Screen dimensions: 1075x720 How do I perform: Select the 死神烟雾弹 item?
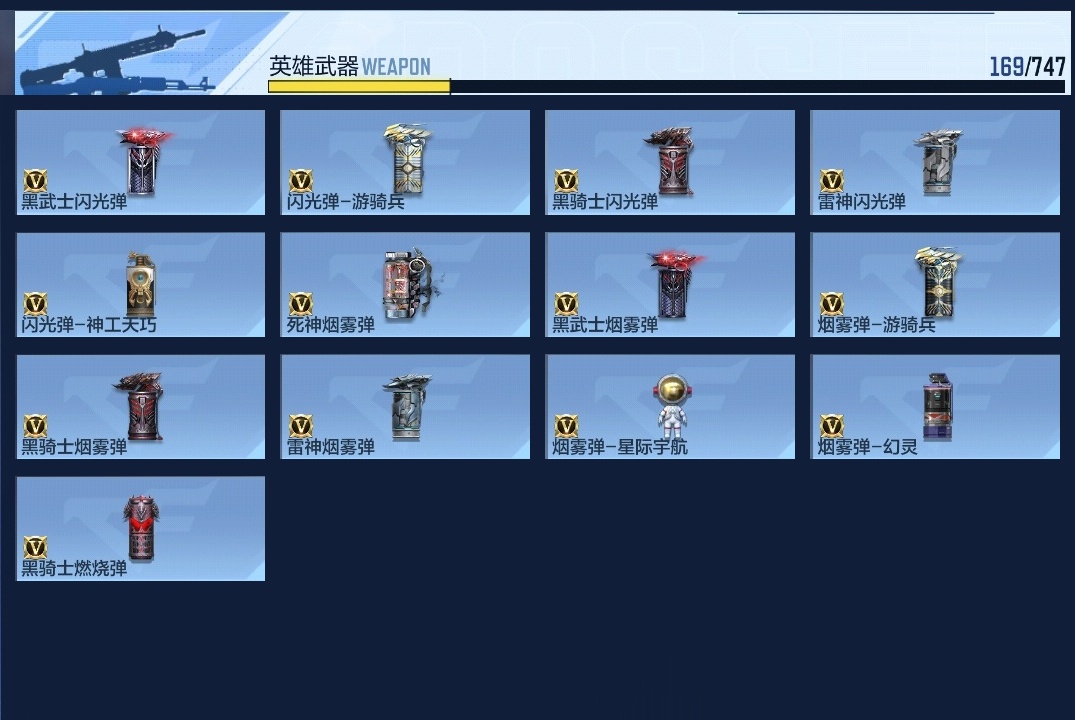(x=405, y=285)
